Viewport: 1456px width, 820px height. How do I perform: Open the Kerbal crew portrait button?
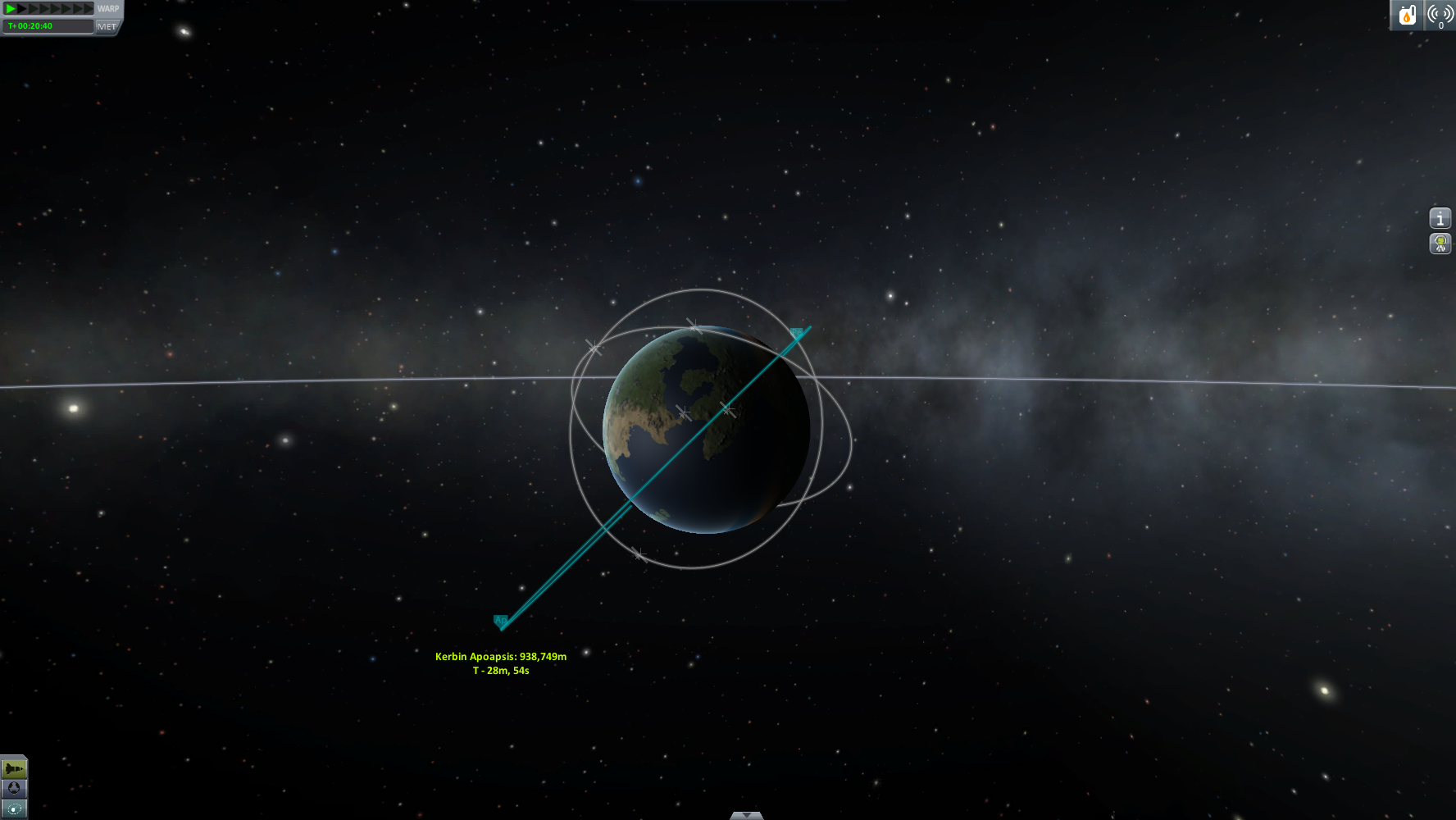(x=1440, y=244)
